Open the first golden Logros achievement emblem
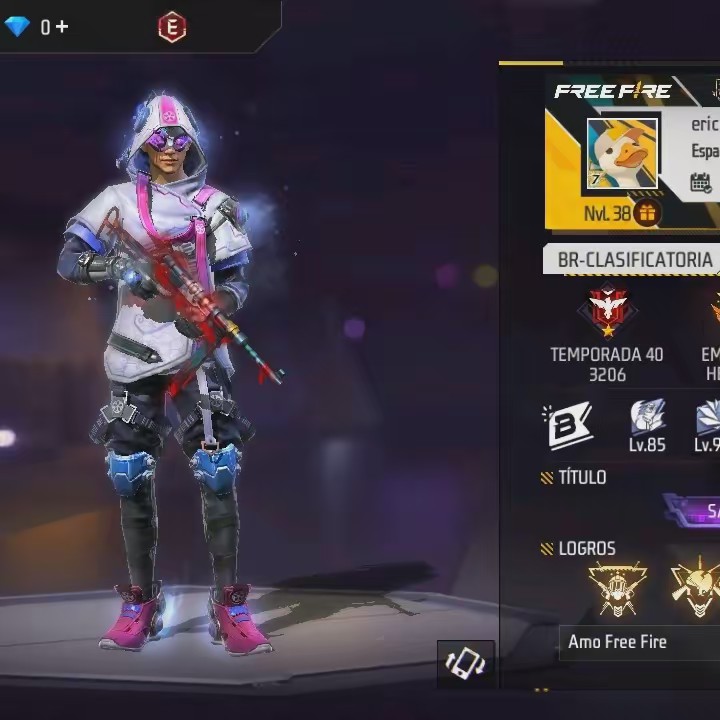The image size is (720, 720). pyautogui.click(x=616, y=588)
